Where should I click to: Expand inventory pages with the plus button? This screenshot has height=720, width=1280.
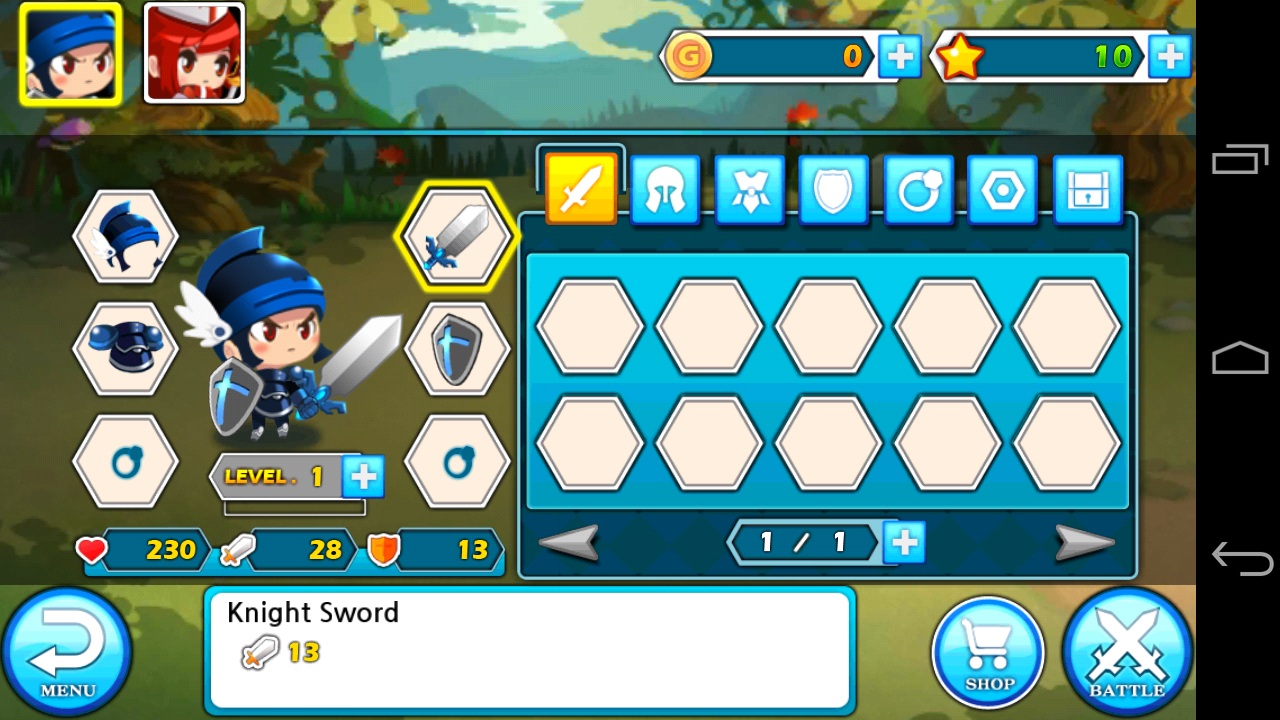[905, 543]
